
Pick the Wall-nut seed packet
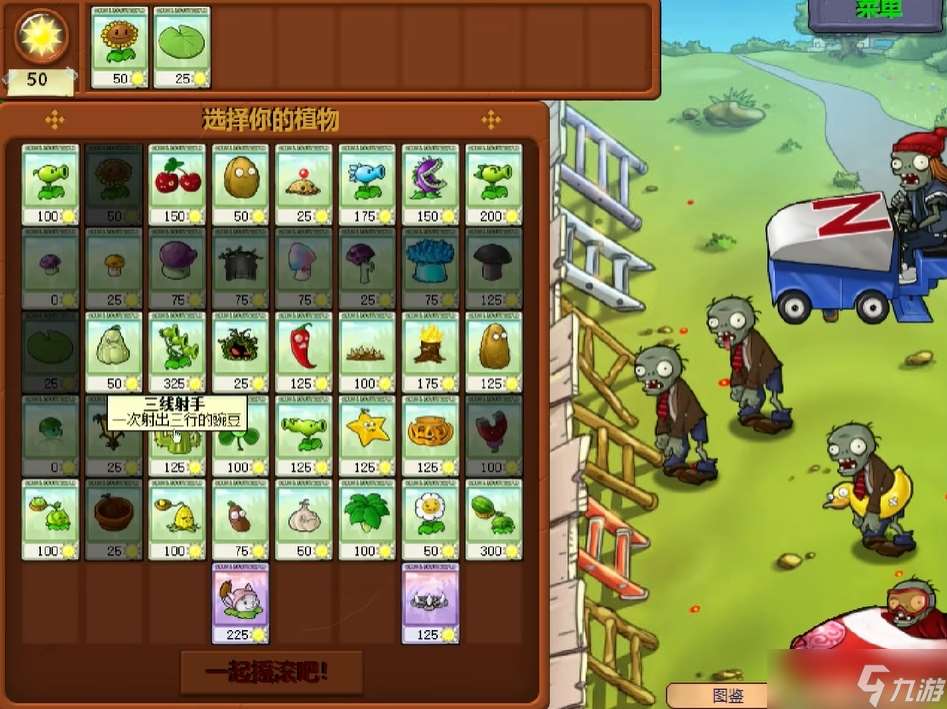(240, 183)
